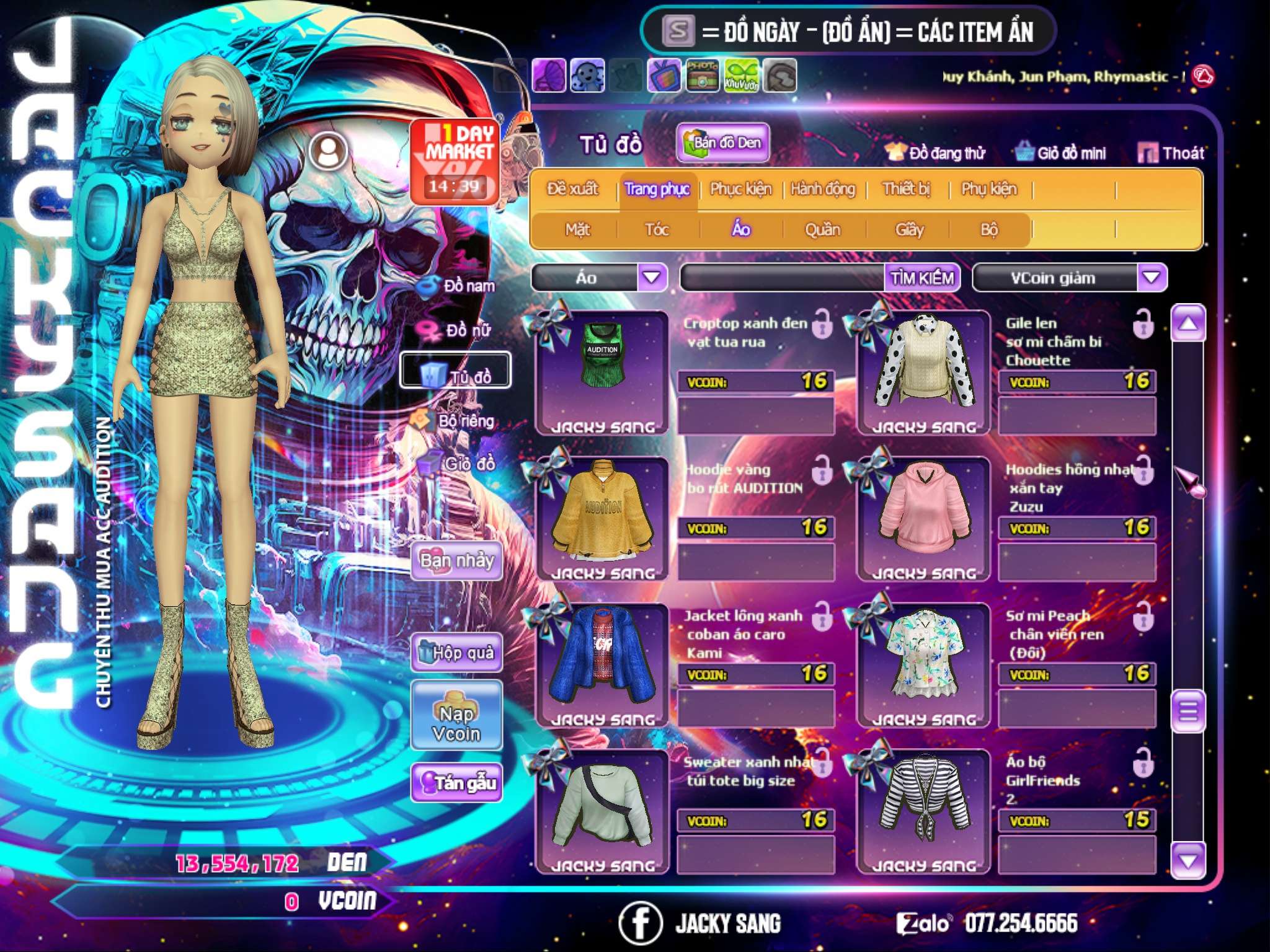1270x952 pixels.
Task: Show the Quần subcategory items
Action: [822, 229]
